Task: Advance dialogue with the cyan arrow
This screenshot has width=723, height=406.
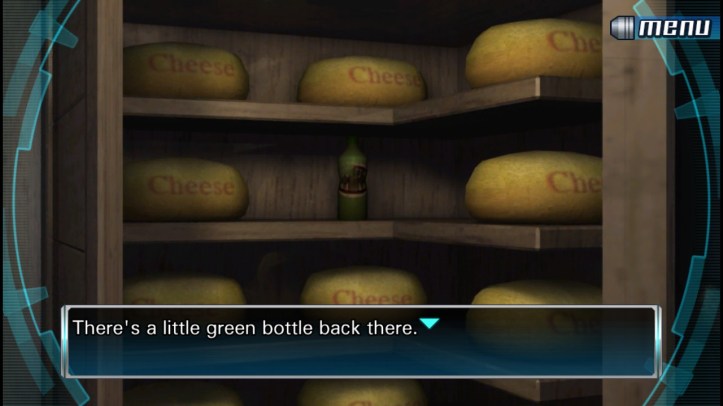Action: click(429, 324)
